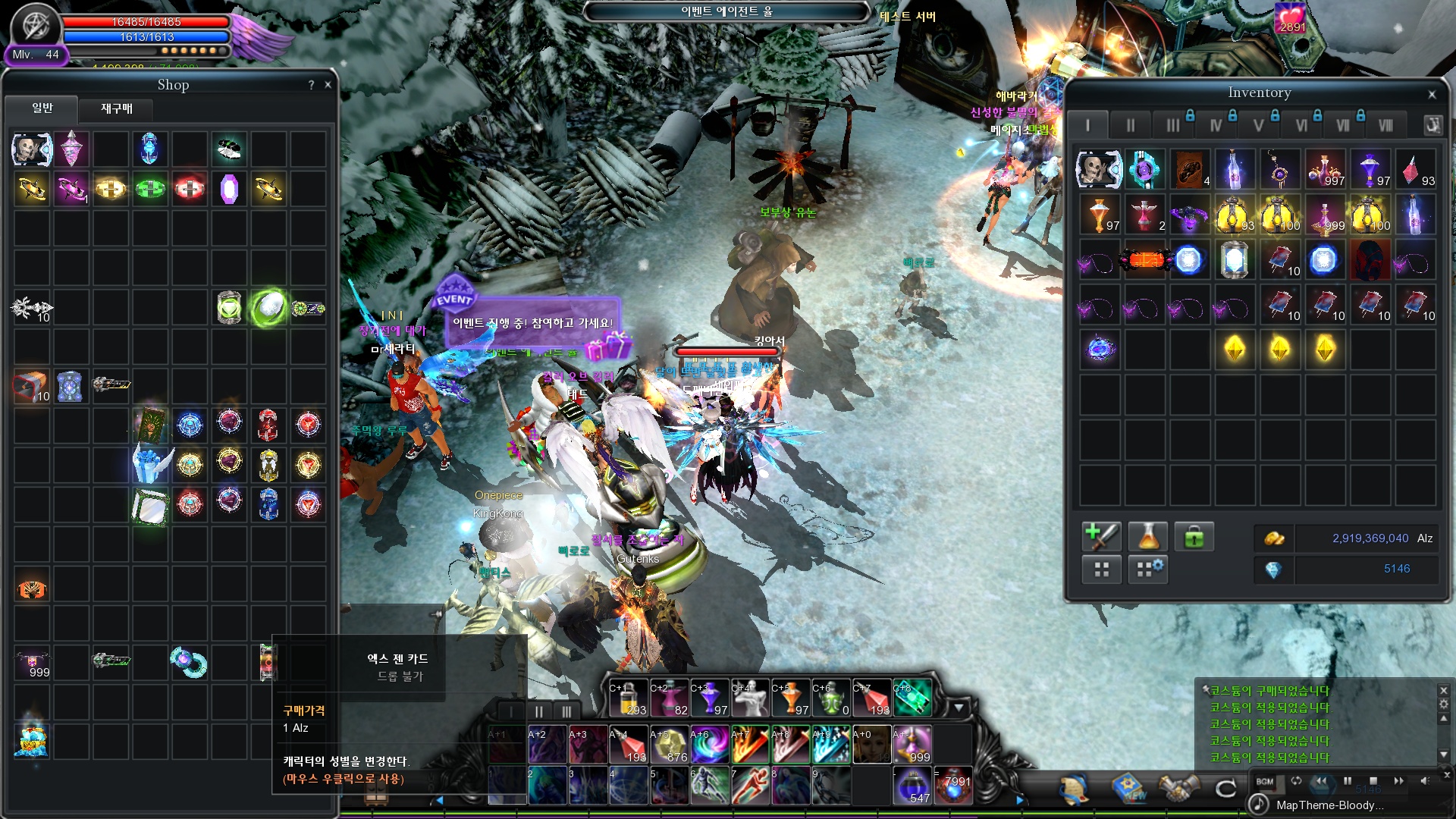Switch to the 재구매 shop tab

point(117,109)
